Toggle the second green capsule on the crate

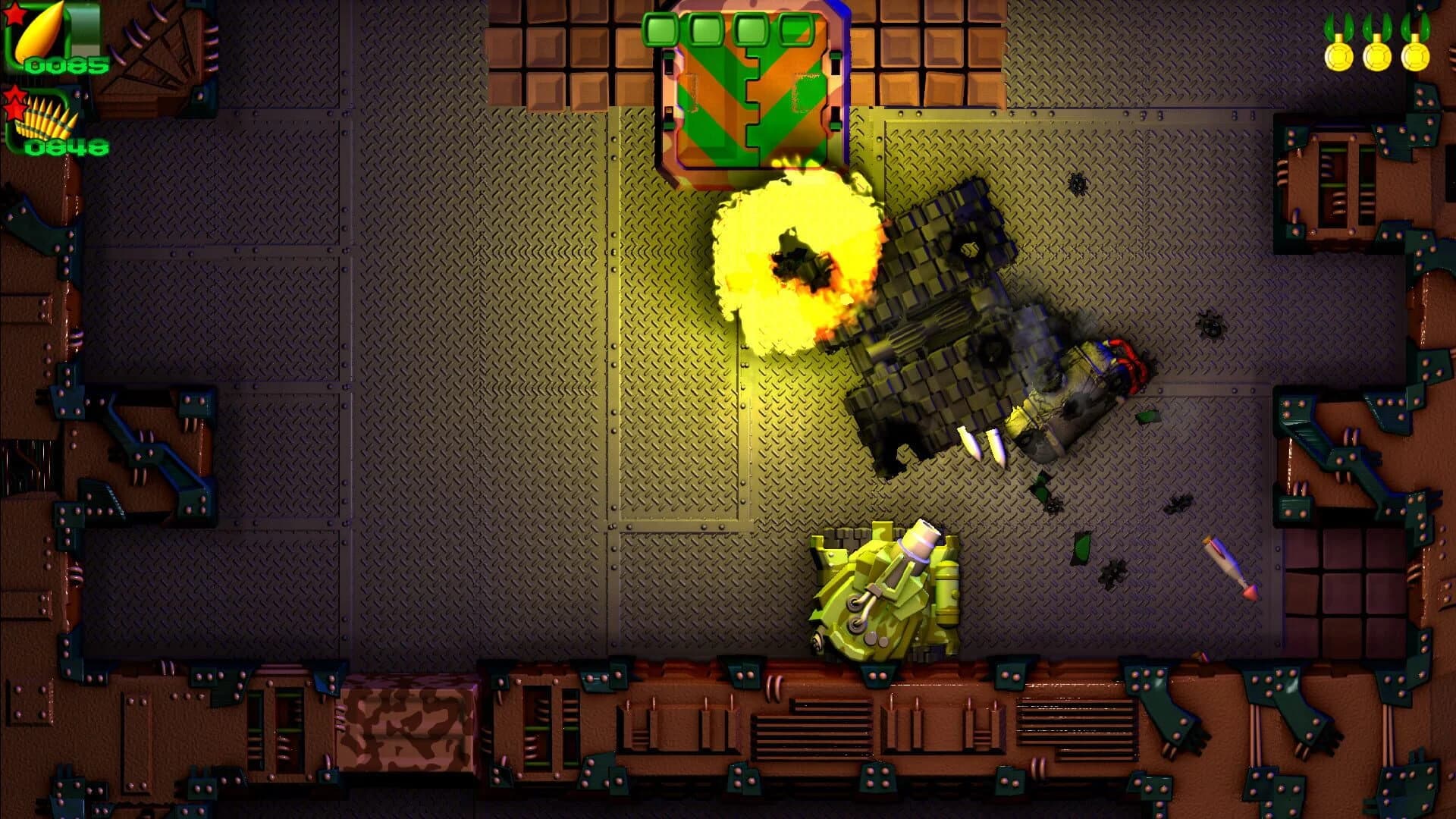[705, 30]
